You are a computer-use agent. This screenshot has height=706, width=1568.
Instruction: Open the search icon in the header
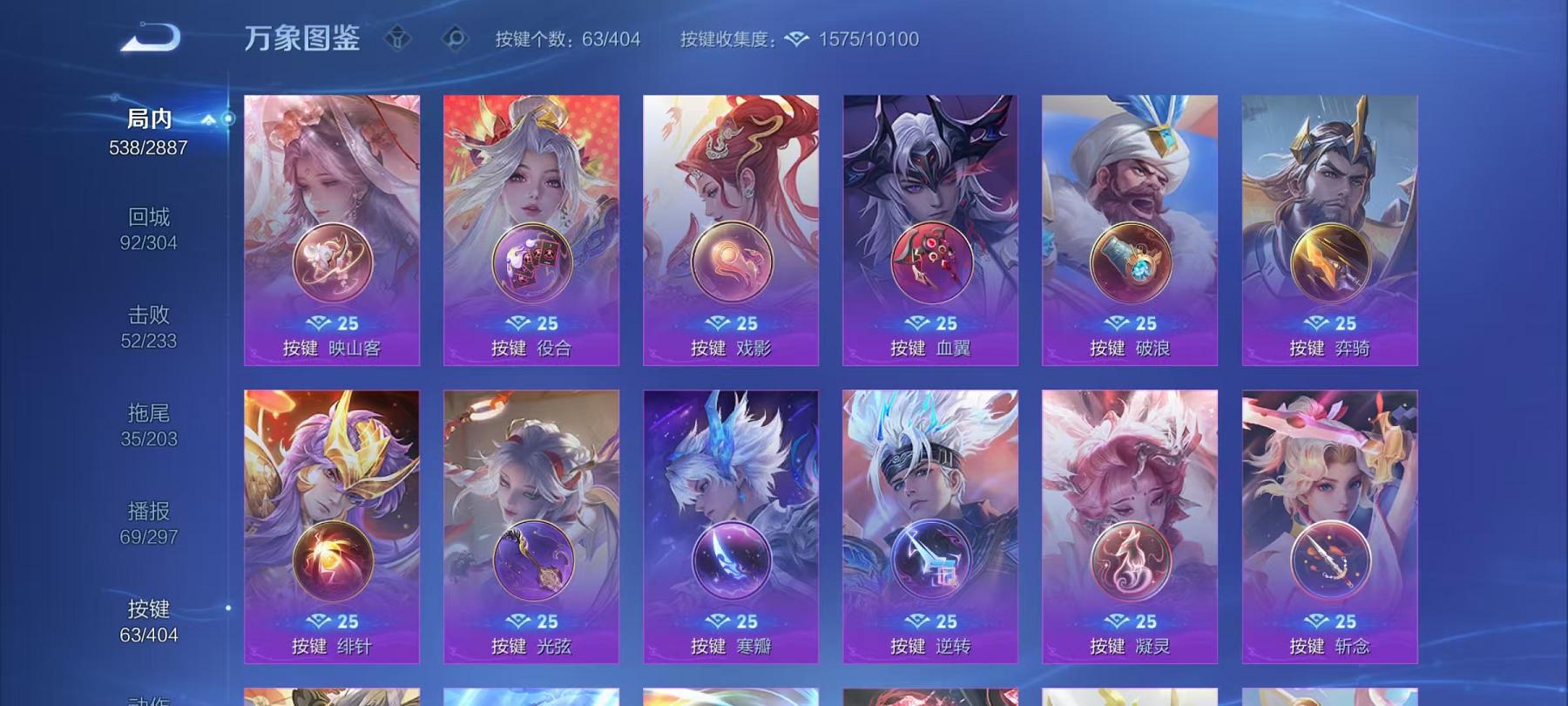click(454, 38)
